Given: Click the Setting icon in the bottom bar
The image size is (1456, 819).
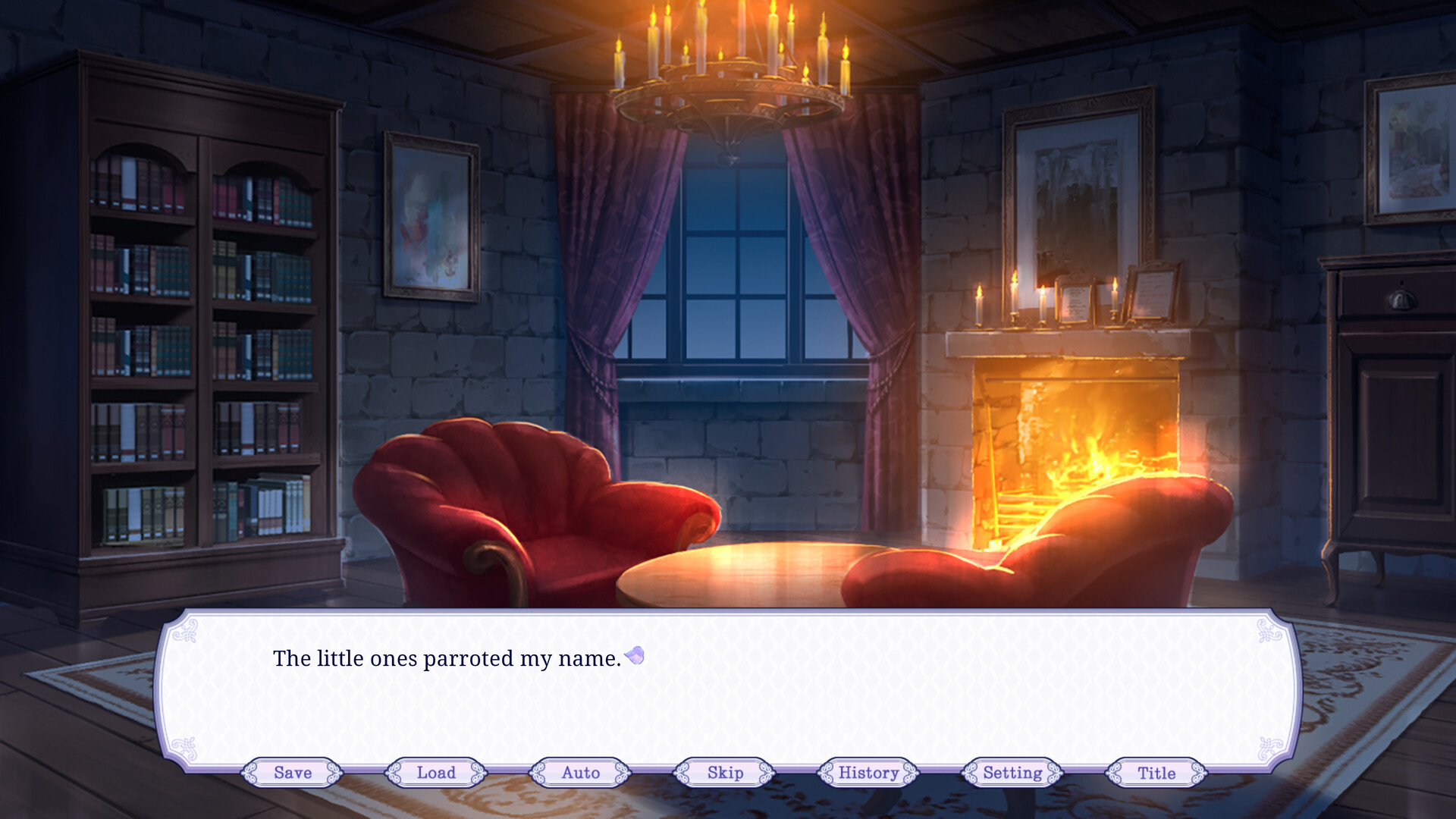Looking at the screenshot, I should [x=1012, y=773].
